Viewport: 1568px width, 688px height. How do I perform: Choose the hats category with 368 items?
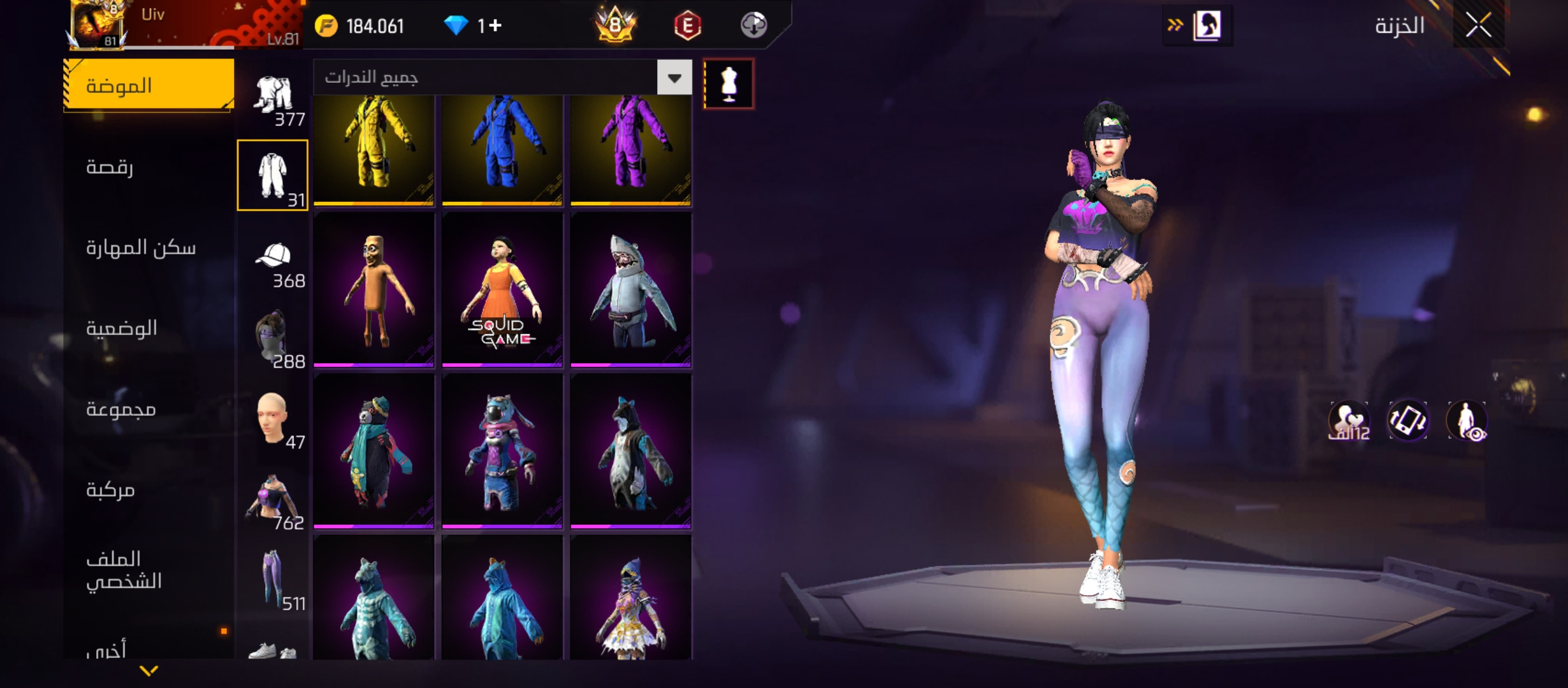[x=273, y=261]
